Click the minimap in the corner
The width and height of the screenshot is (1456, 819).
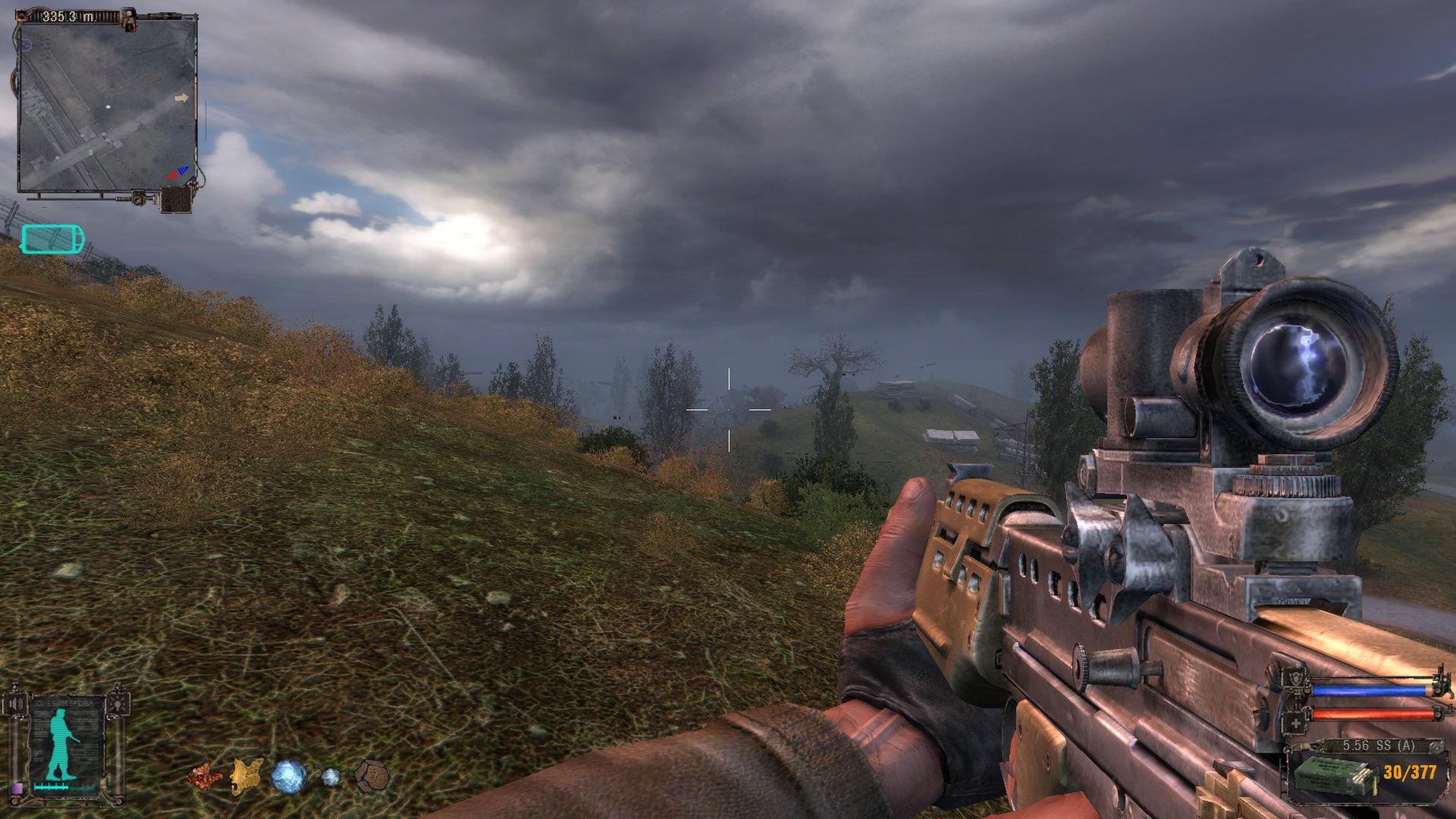tap(107, 105)
